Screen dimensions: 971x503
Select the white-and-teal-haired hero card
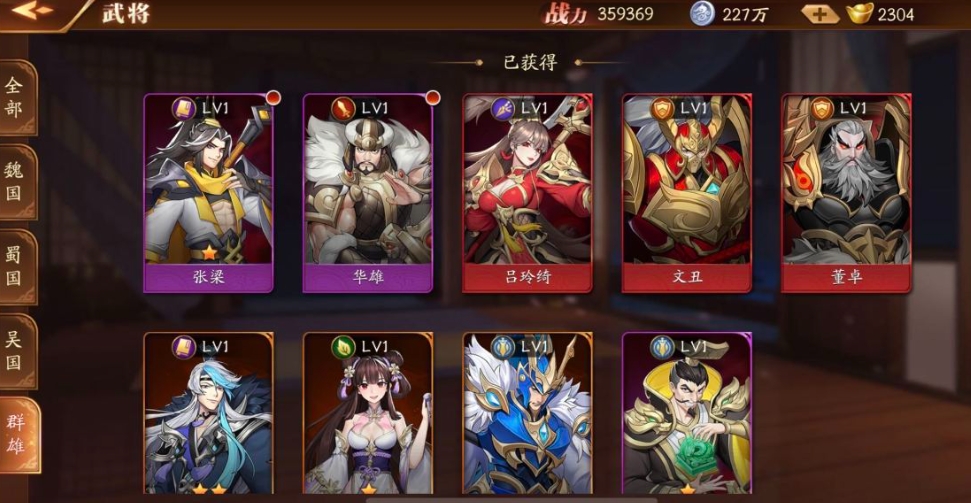[x=208, y=414]
